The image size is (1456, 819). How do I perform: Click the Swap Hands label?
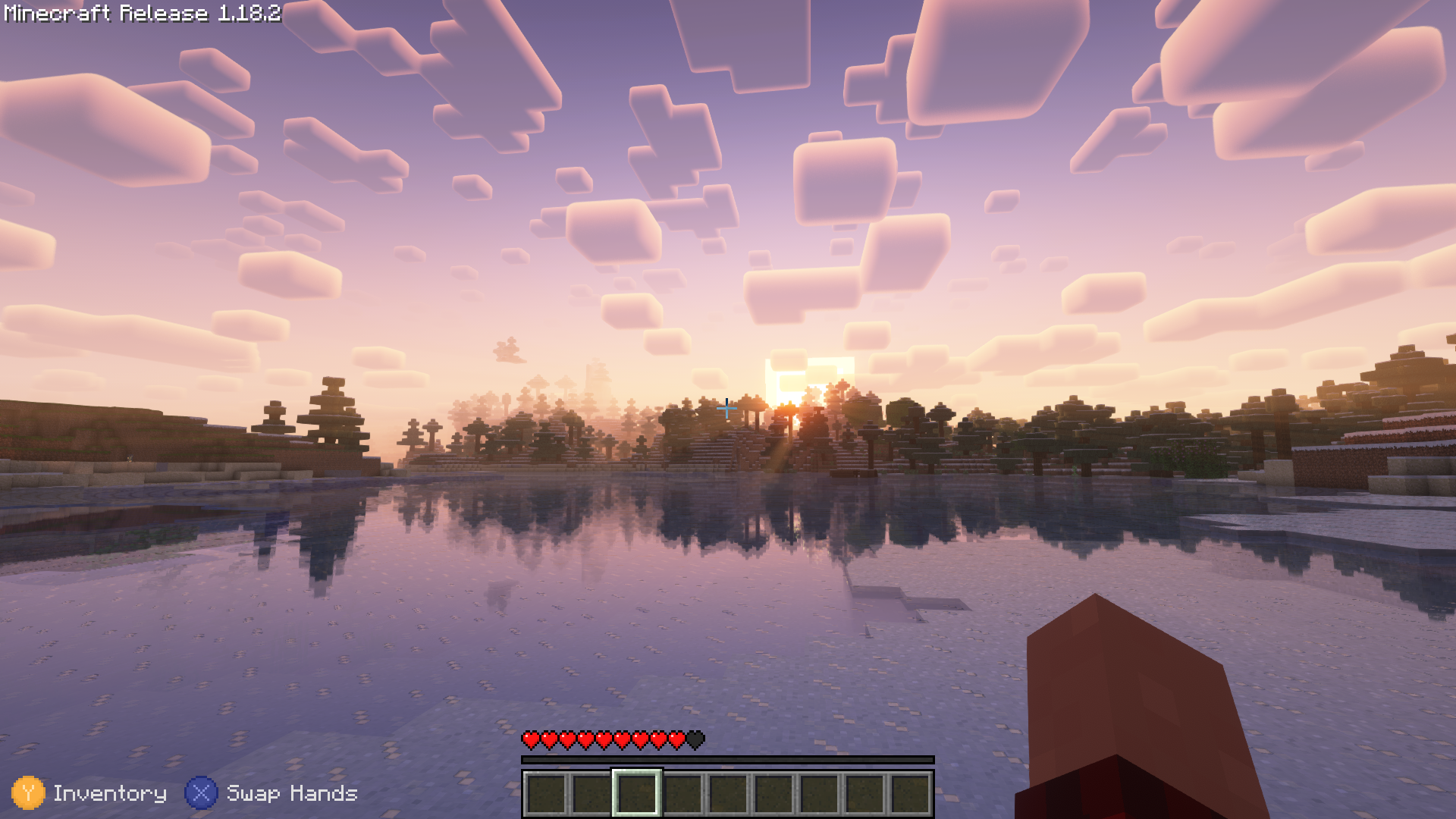click(291, 794)
